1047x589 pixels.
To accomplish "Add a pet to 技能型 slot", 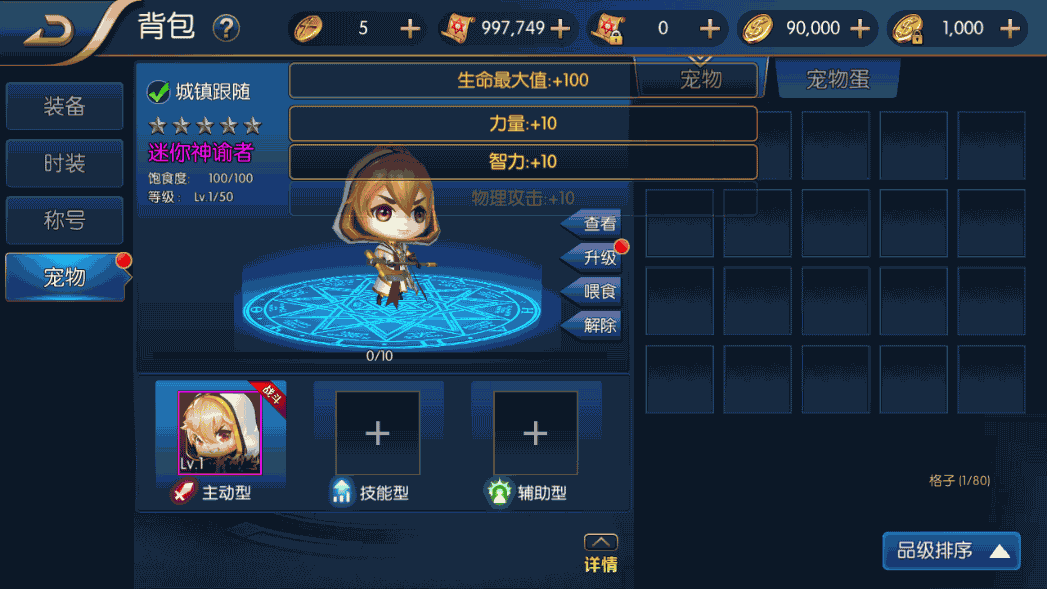I will pos(377,433).
